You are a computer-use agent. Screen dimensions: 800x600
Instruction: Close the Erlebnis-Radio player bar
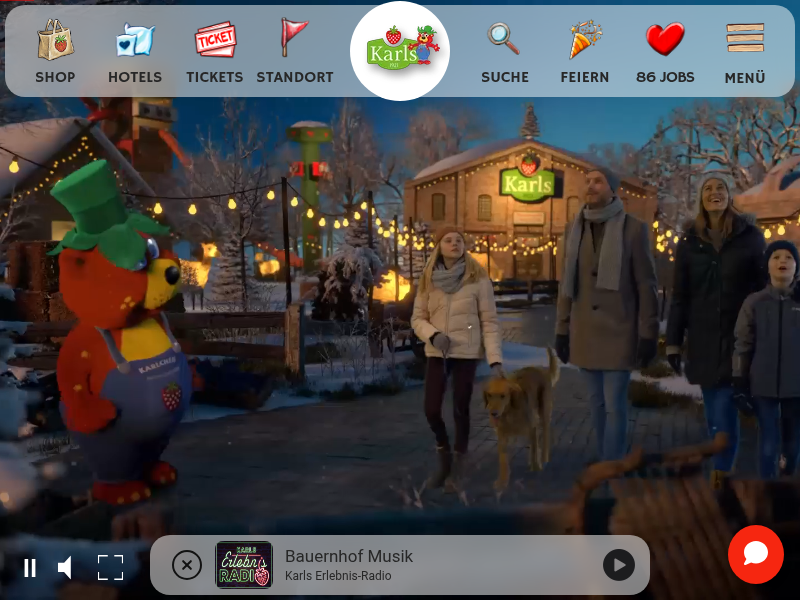coord(187,565)
